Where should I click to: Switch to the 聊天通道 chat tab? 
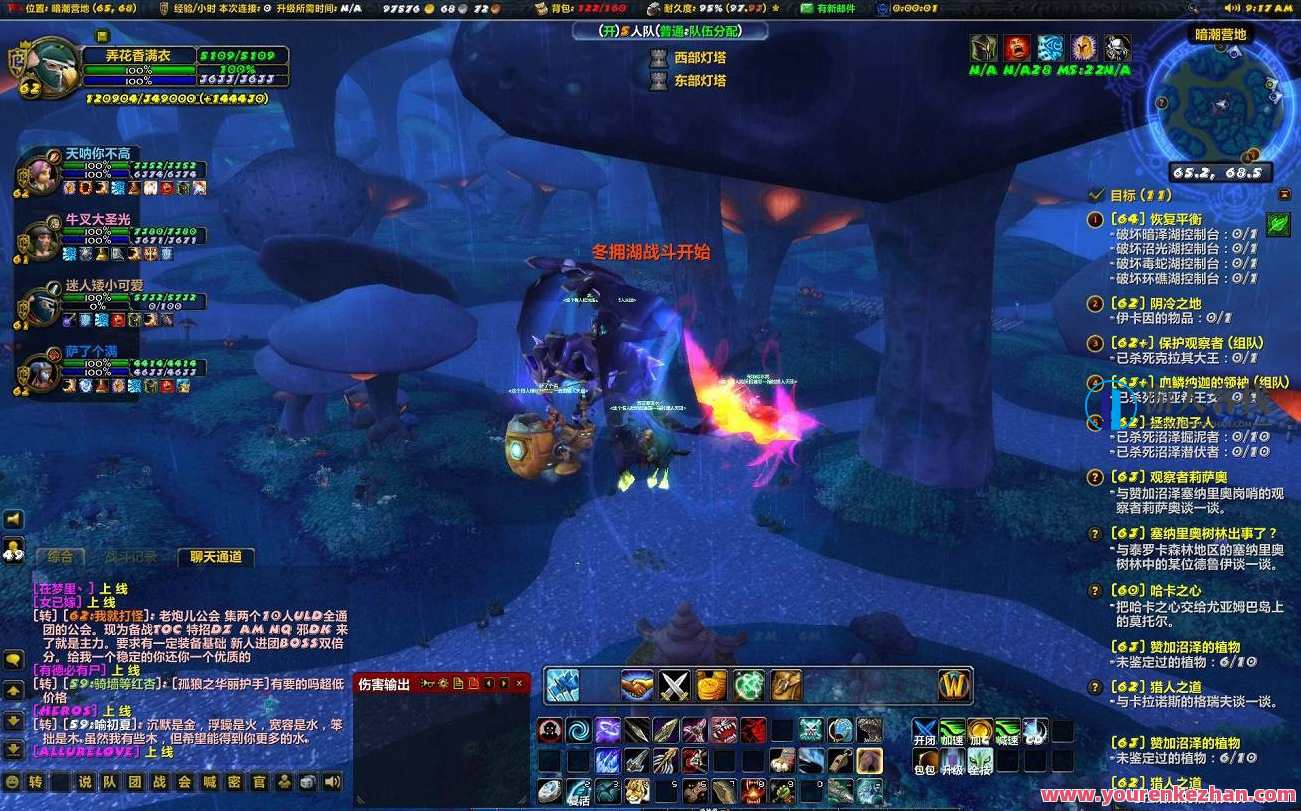pyautogui.click(x=215, y=557)
